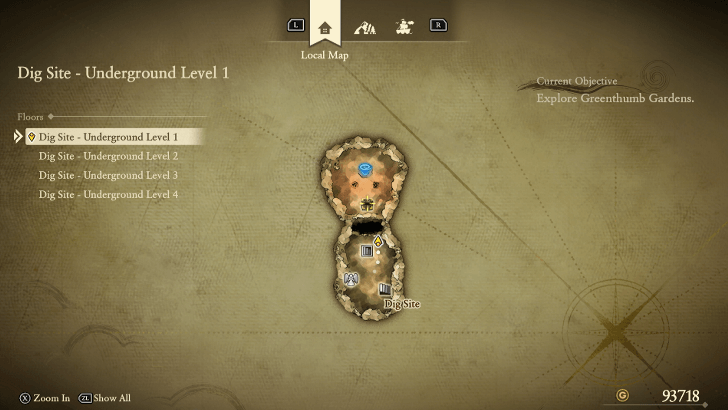Viewport: 728px width, 410px height.
Task: Show Dig Site - Underground Level 4 floor
Action: point(108,194)
